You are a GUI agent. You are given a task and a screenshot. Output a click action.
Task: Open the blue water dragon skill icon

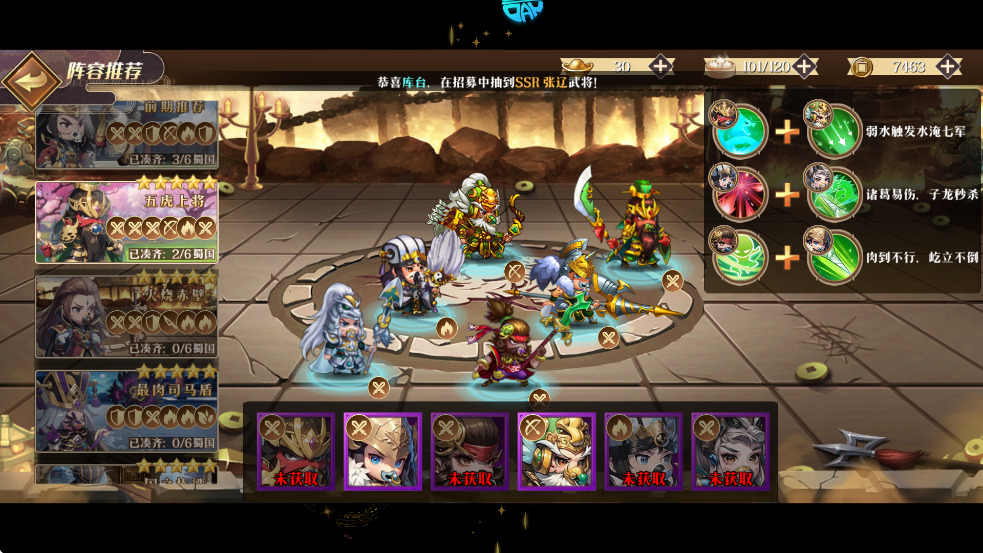click(740, 130)
